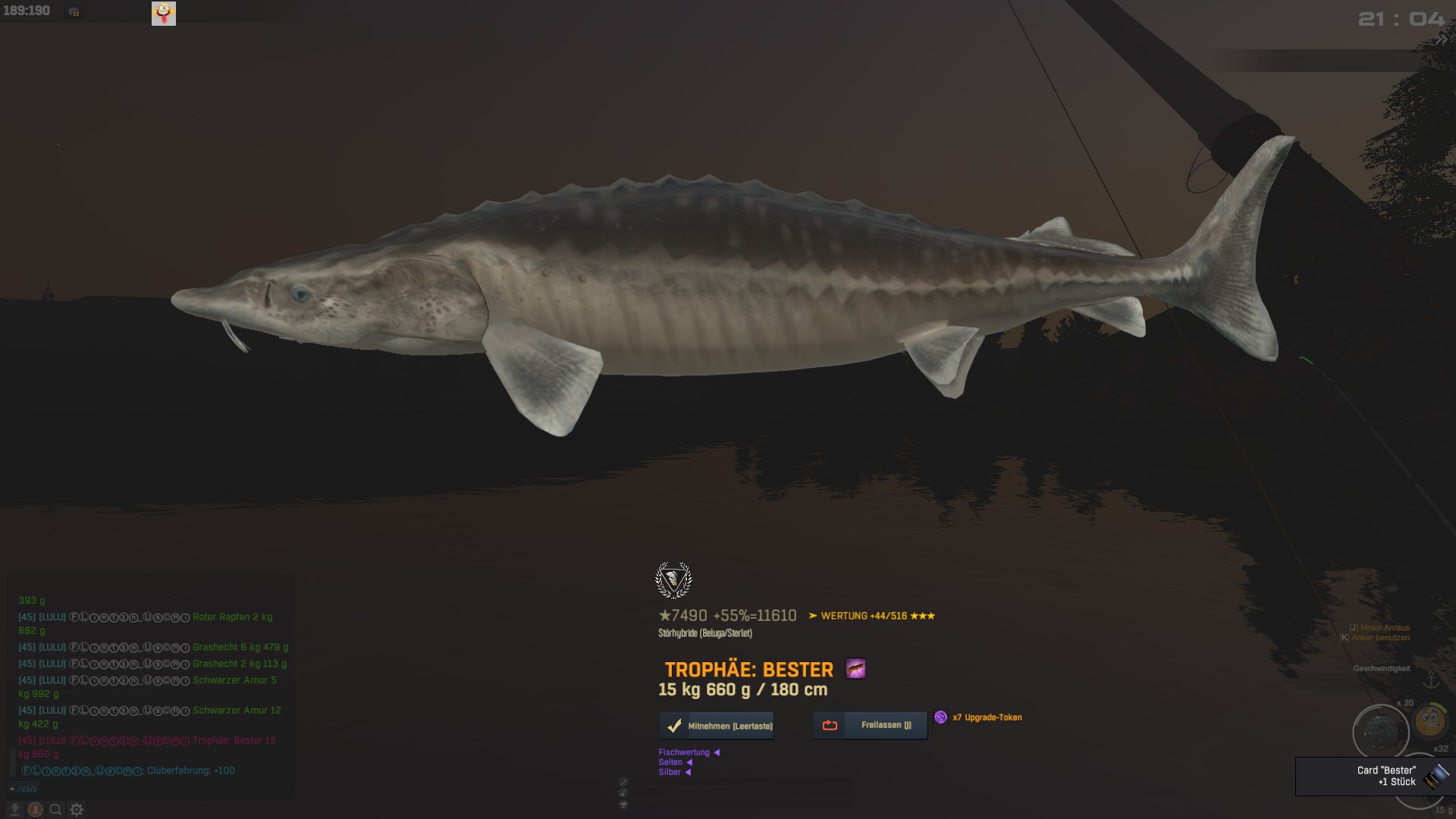Screen dimensions: 1456x819
Task: Select the groundbait ball slot
Action: [x=1380, y=732]
